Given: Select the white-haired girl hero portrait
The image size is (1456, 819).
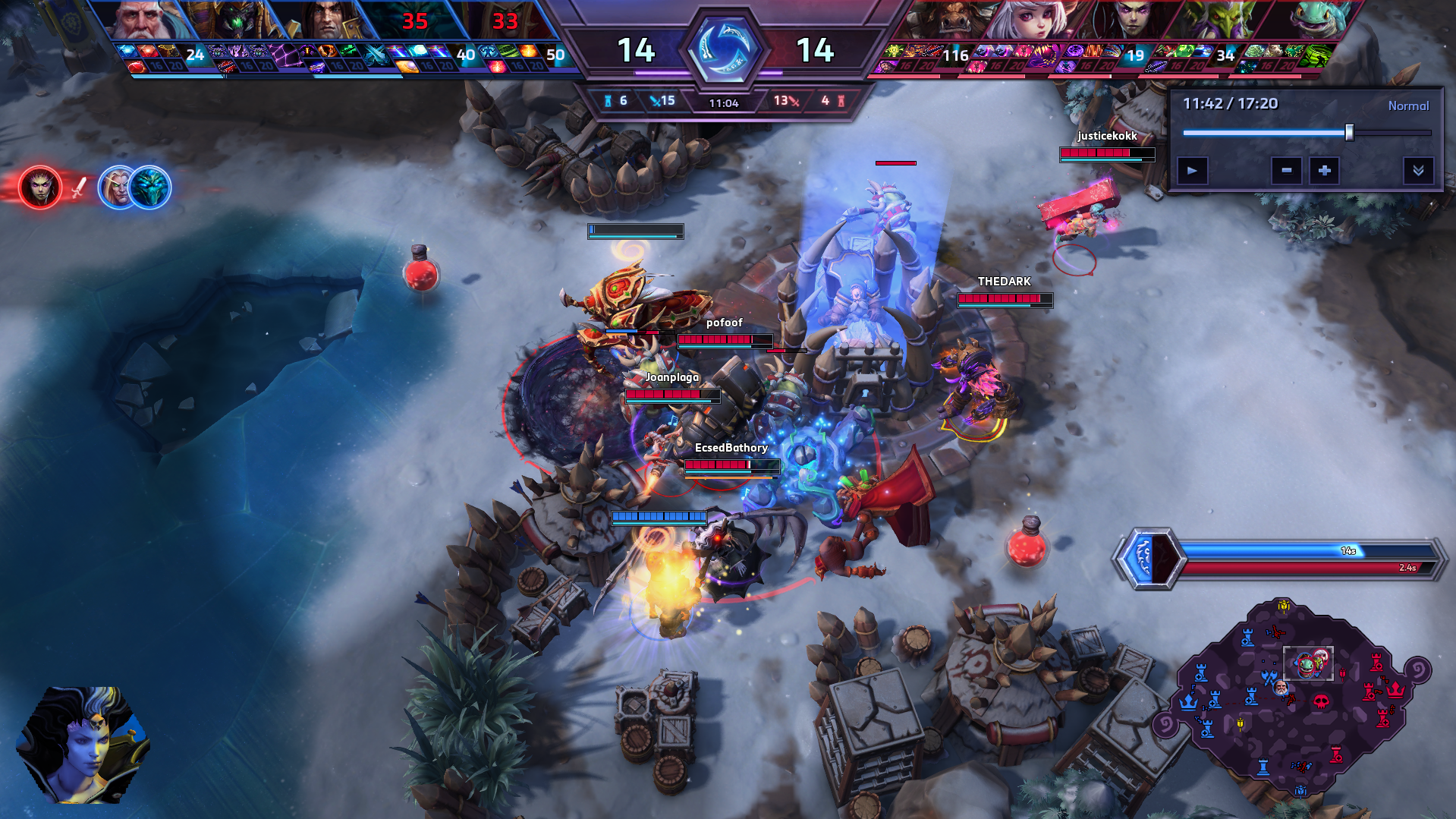Looking at the screenshot, I should coord(1036,20).
